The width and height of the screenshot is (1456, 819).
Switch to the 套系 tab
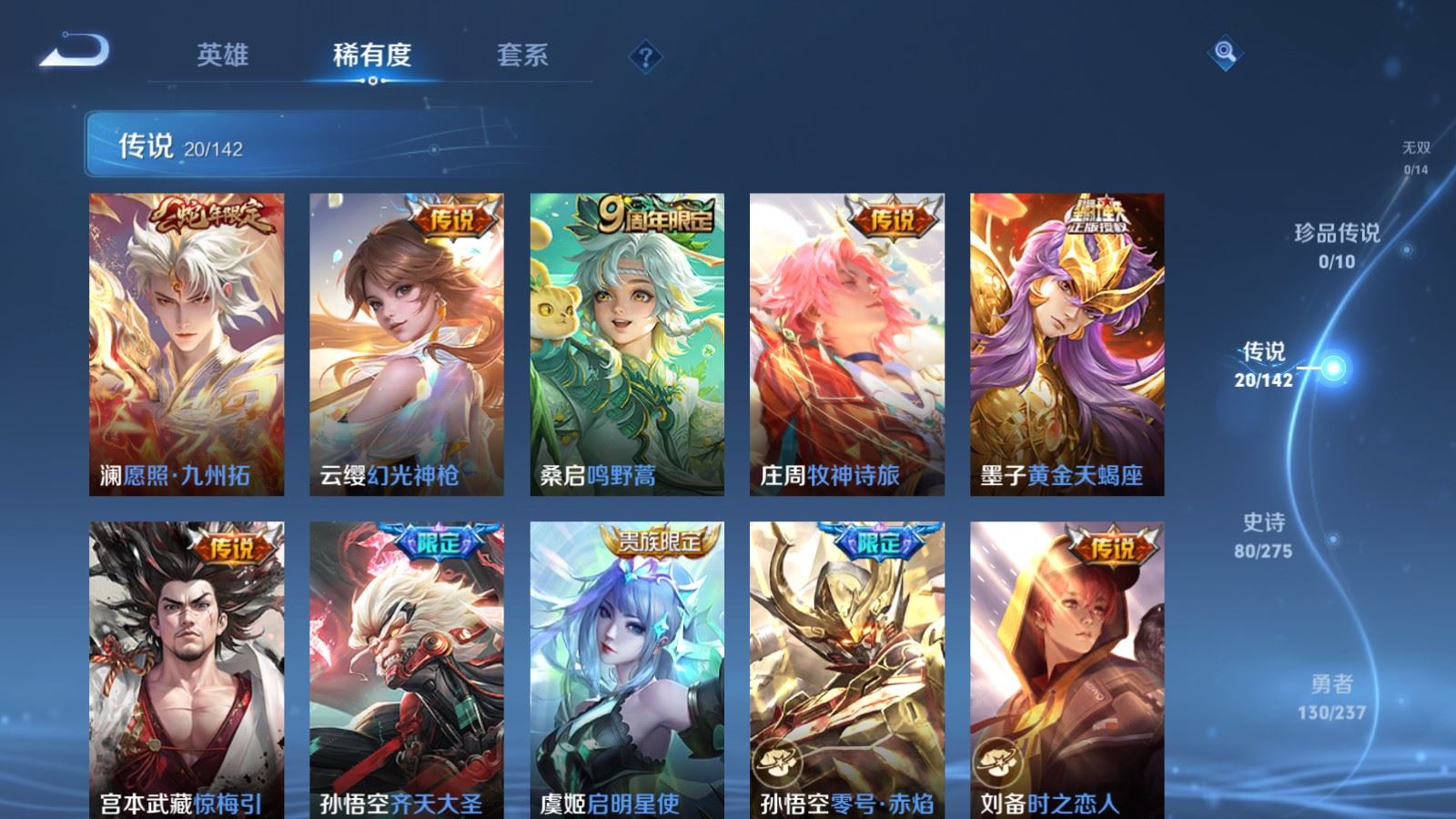(521, 55)
